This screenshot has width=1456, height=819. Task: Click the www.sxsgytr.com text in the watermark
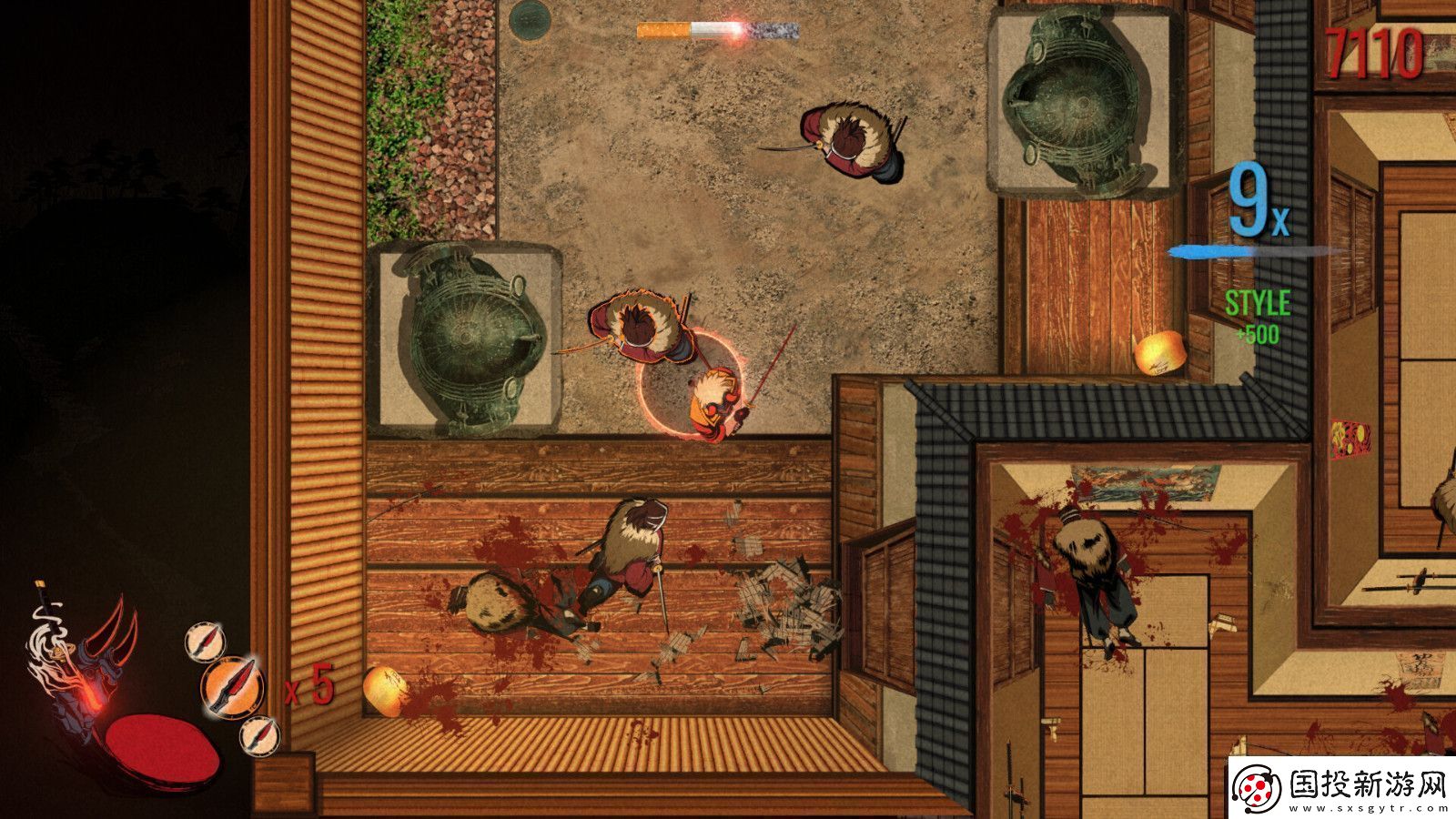1365,808
